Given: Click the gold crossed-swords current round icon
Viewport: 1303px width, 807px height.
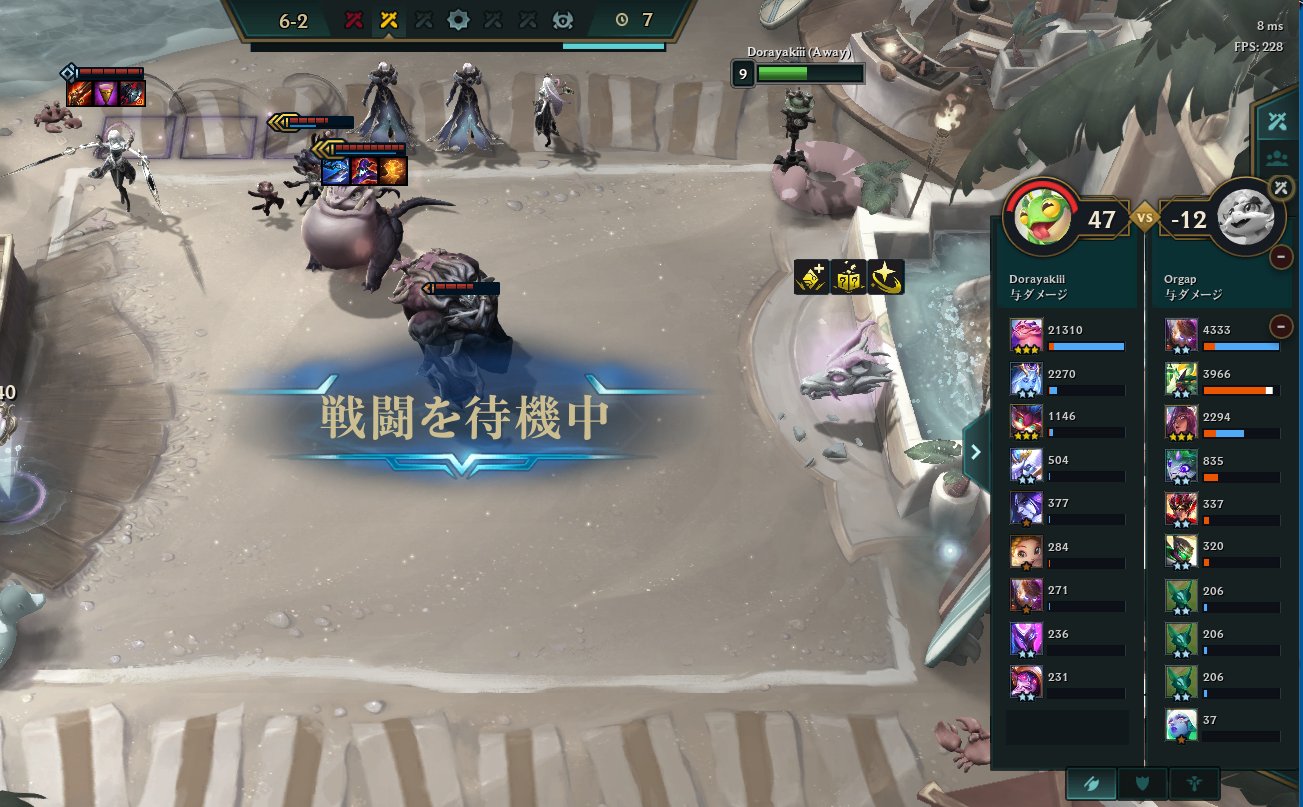Looking at the screenshot, I should click(390, 18).
